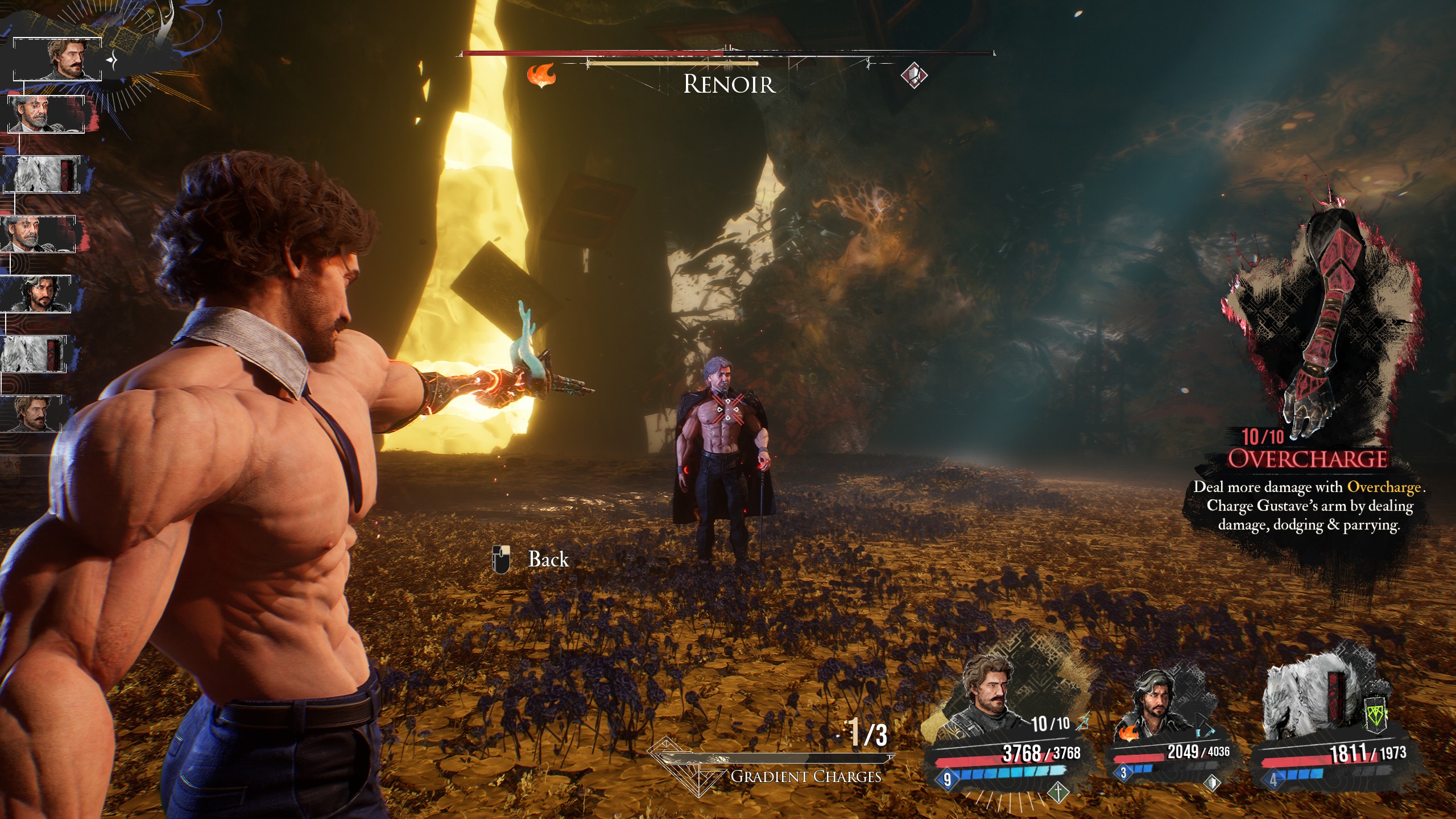1456x819 pixels.
Task: Inspect the diamond shield icon on Renoir's bar
Action: point(914,75)
